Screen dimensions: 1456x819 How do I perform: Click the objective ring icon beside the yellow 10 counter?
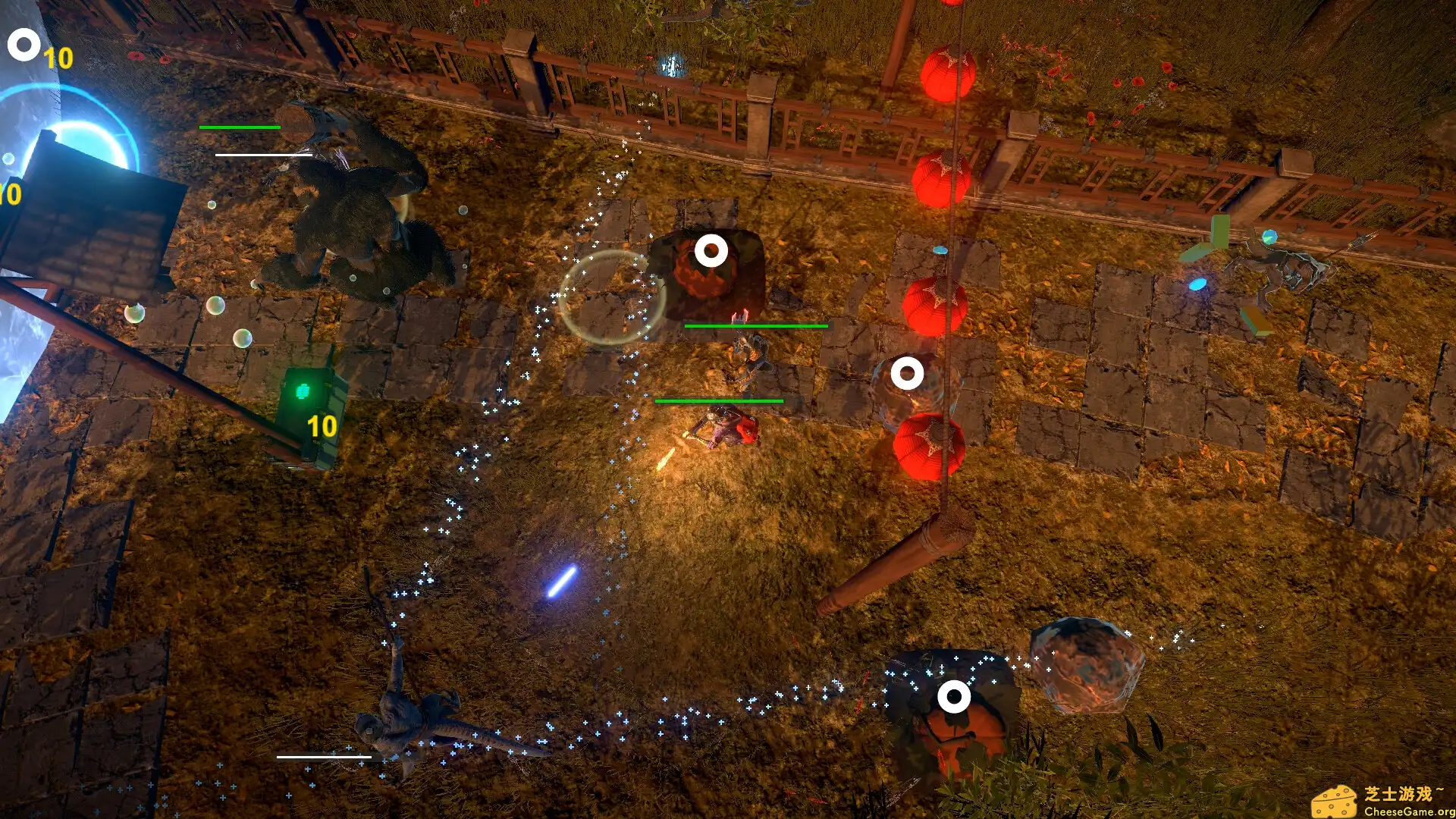coord(24,43)
